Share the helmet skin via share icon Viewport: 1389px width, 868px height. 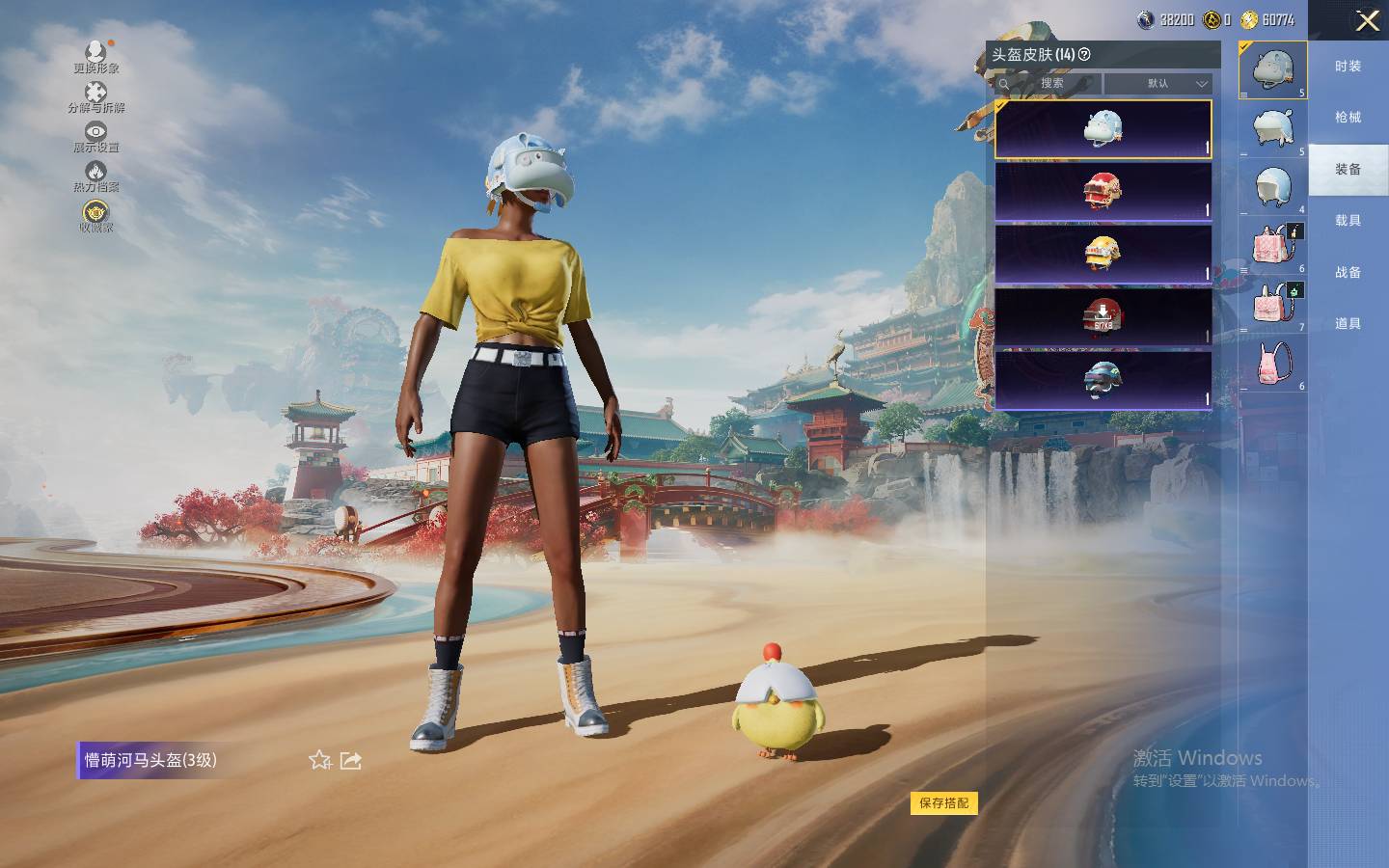[x=351, y=760]
